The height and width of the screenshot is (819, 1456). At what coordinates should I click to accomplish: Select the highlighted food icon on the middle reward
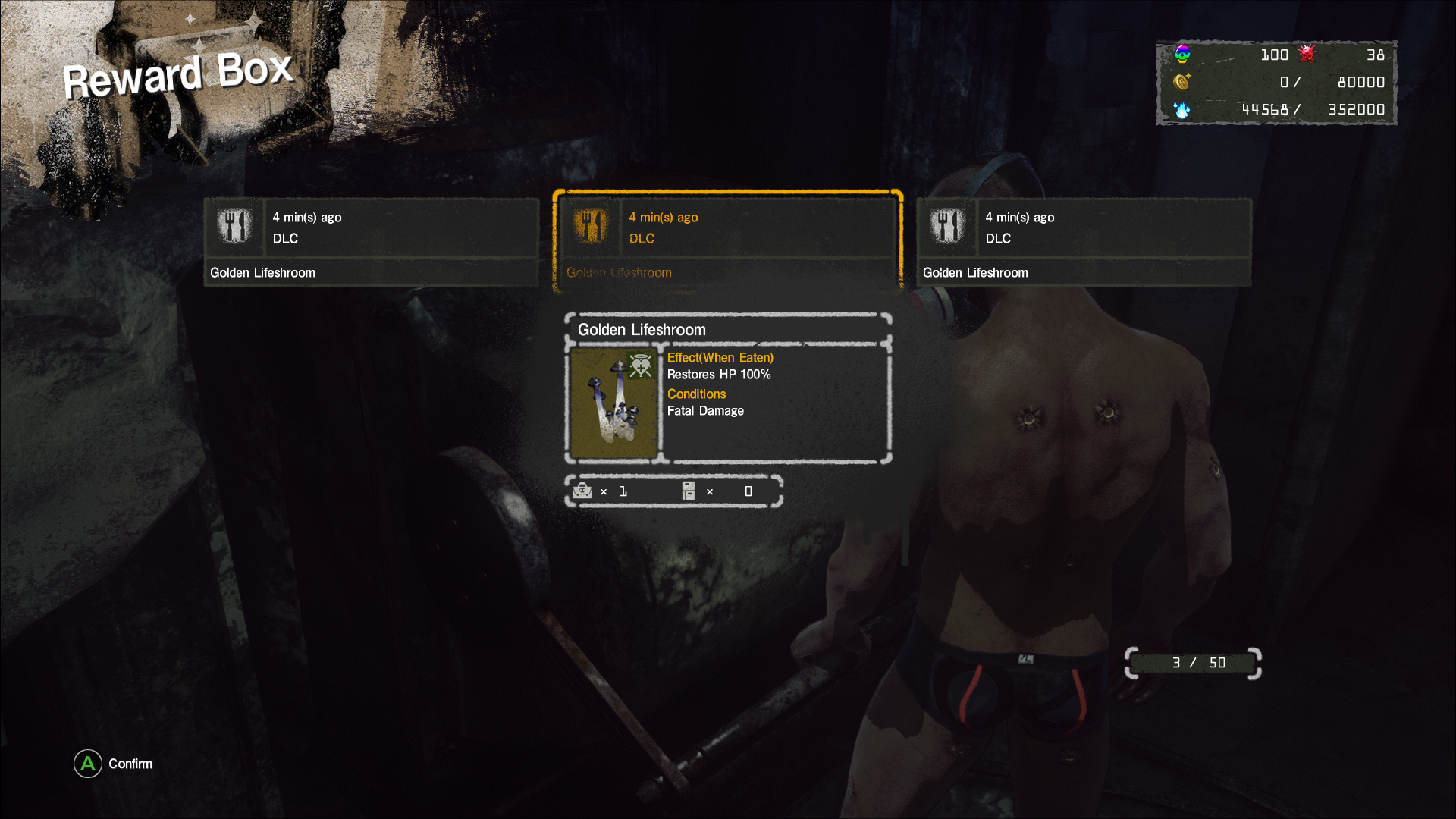click(x=591, y=227)
